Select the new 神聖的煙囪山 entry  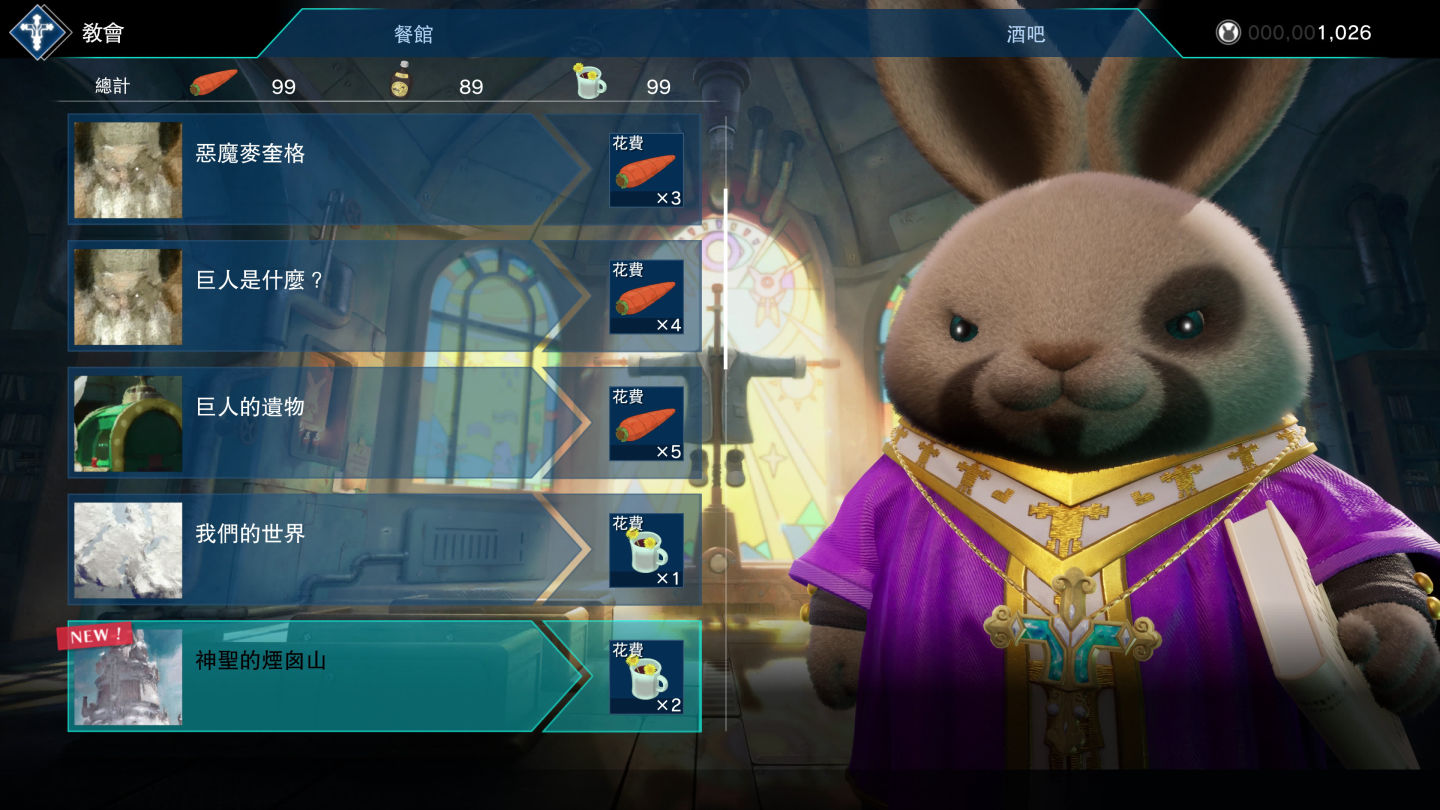(330, 676)
